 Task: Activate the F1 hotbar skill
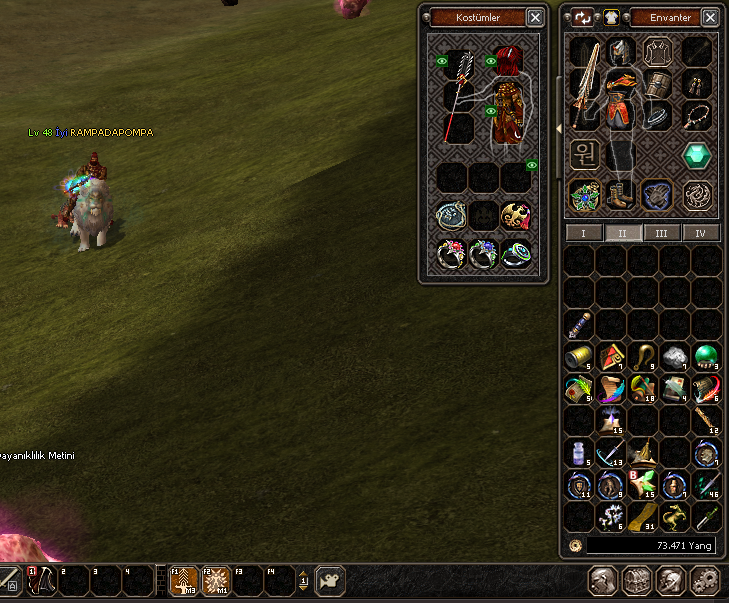tap(183, 580)
